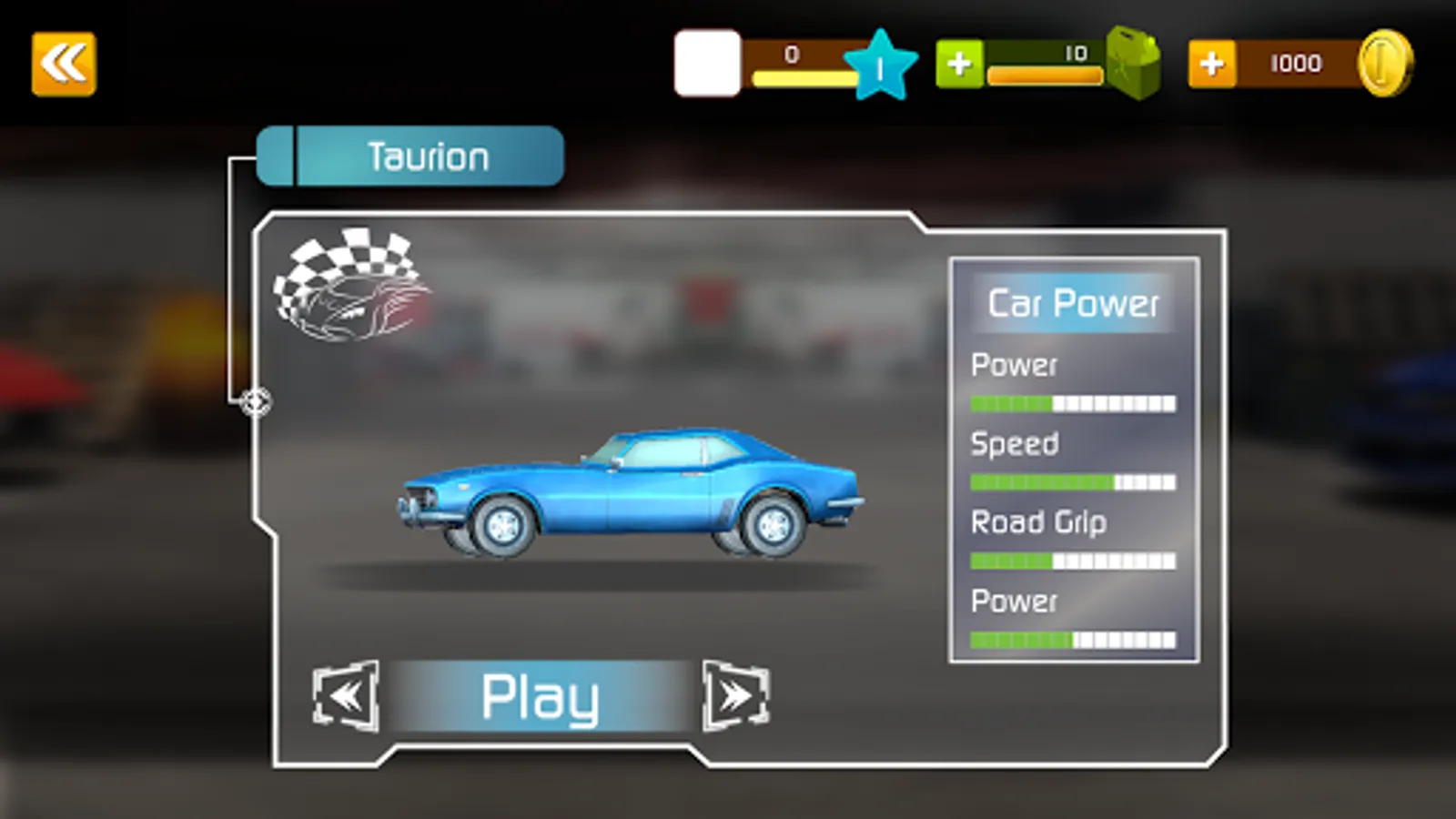Switch to the next car with the right arrow

pos(735,696)
